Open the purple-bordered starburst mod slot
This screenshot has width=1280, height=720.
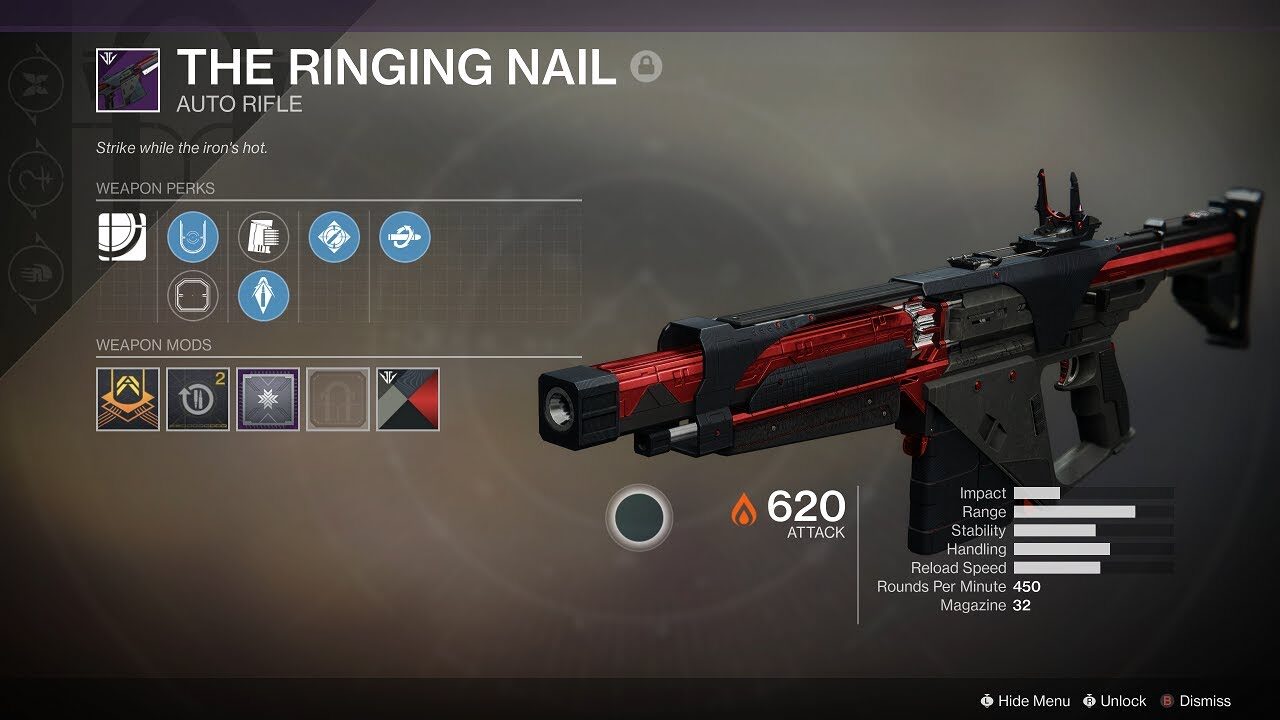point(267,399)
